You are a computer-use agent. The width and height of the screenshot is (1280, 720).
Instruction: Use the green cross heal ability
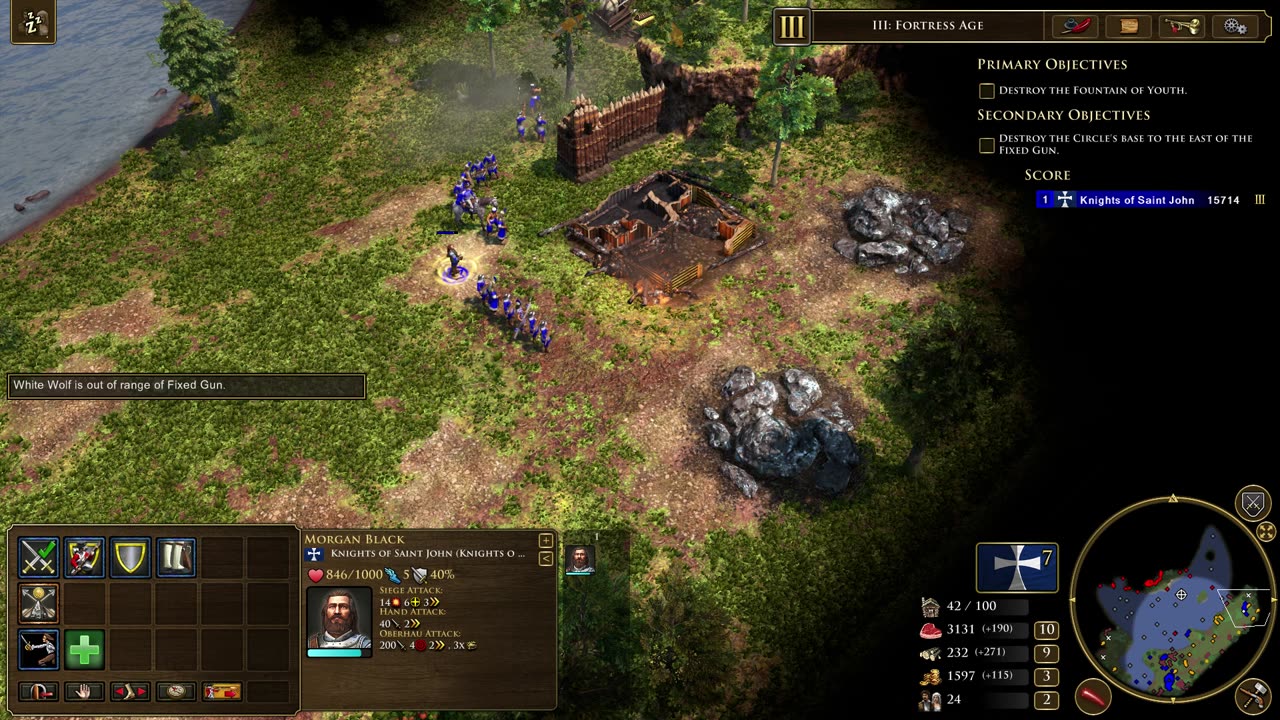click(x=84, y=650)
